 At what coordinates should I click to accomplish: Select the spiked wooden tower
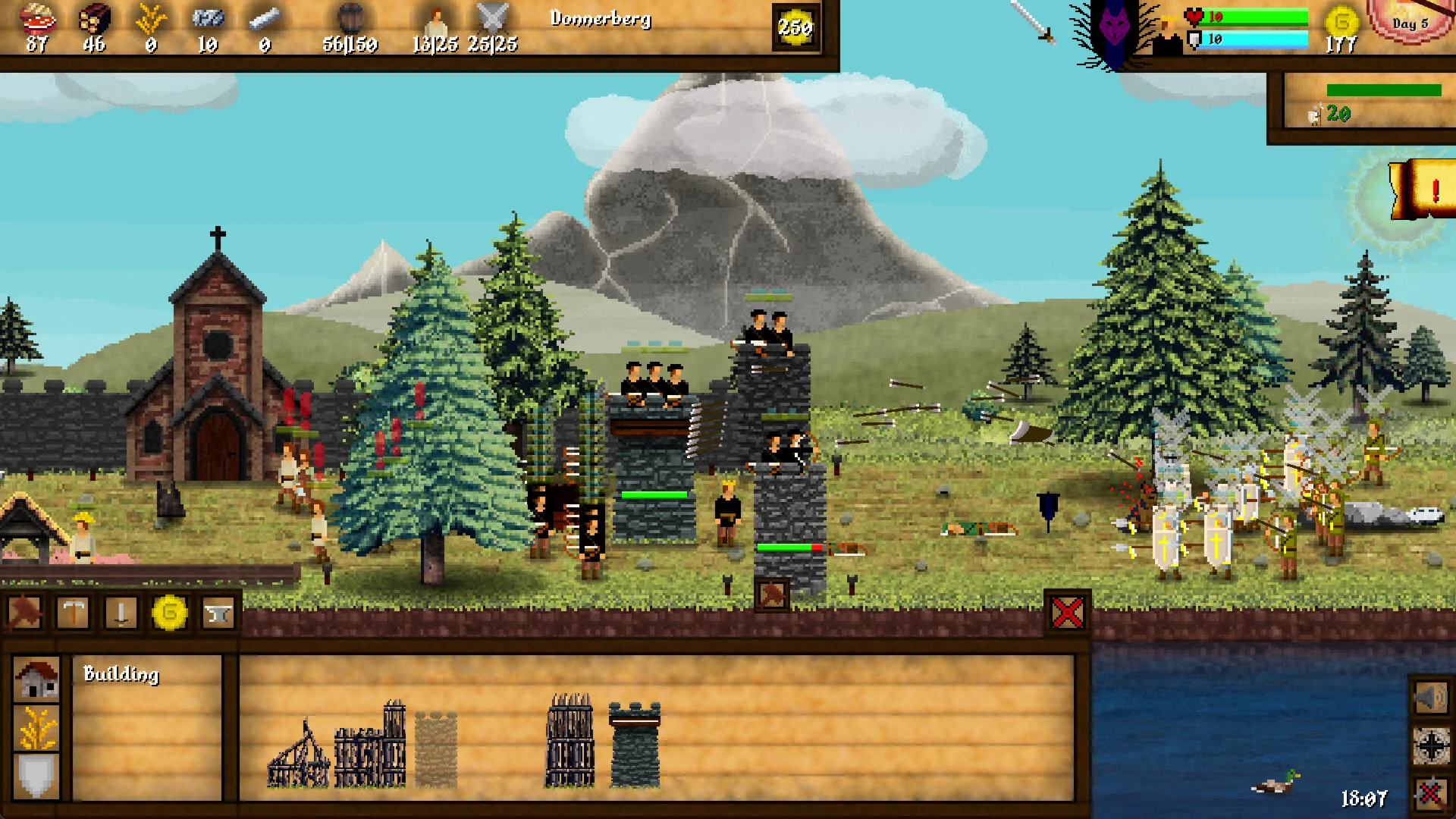click(x=570, y=740)
